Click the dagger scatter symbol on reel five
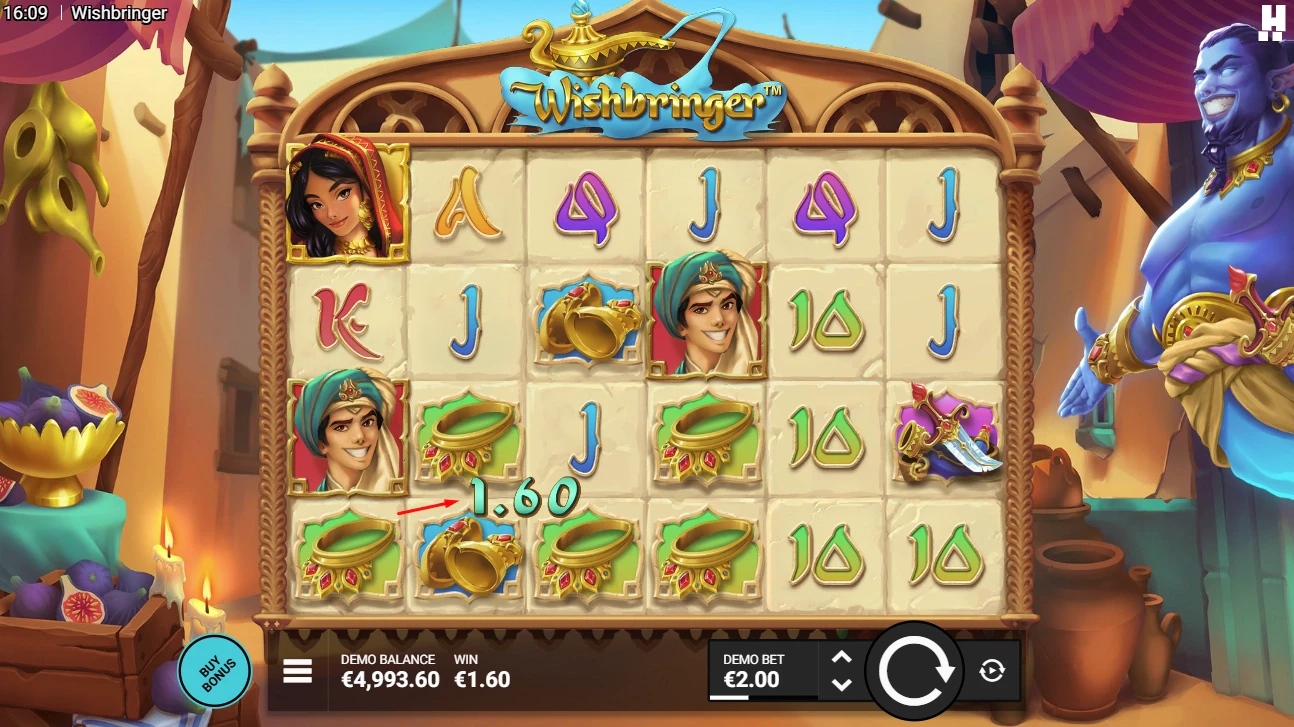The width and height of the screenshot is (1294, 727). pyautogui.click(x=943, y=435)
